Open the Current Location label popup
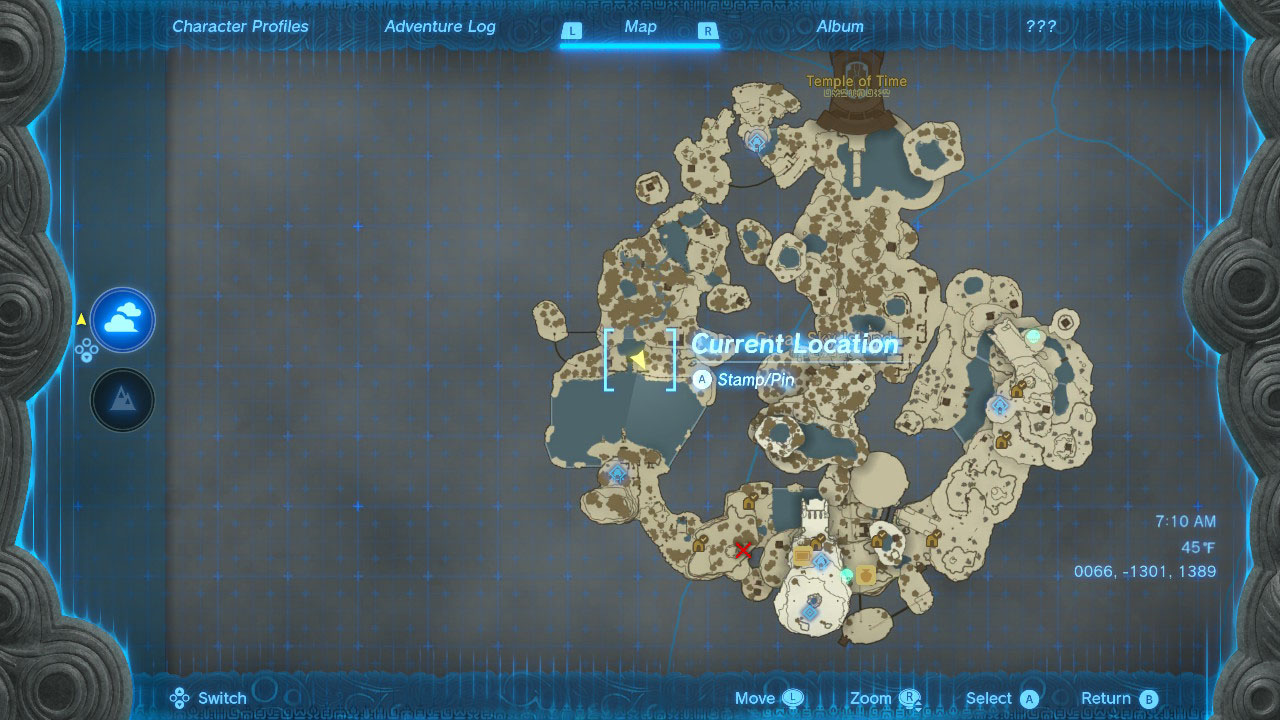The image size is (1280, 720). (793, 345)
